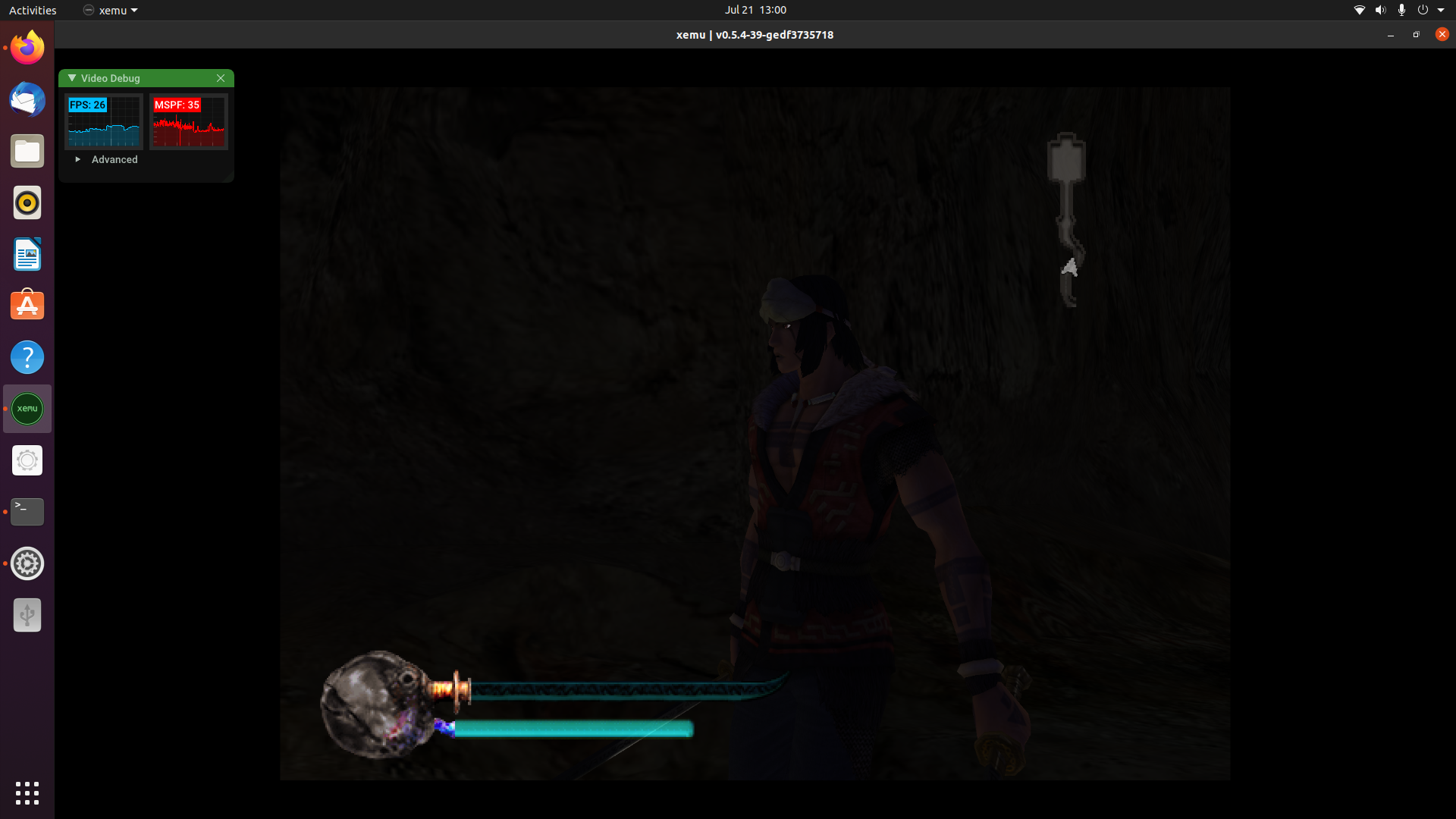Open the xemu application menu in top bar

click(x=110, y=10)
